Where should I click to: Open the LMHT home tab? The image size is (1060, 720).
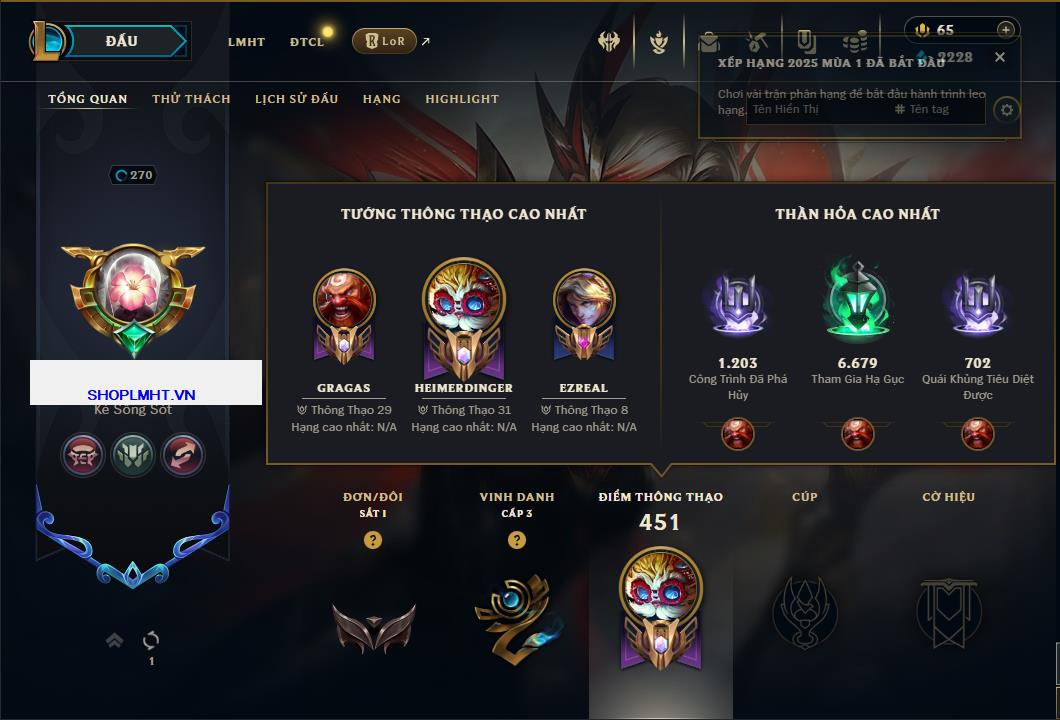click(246, 42)
